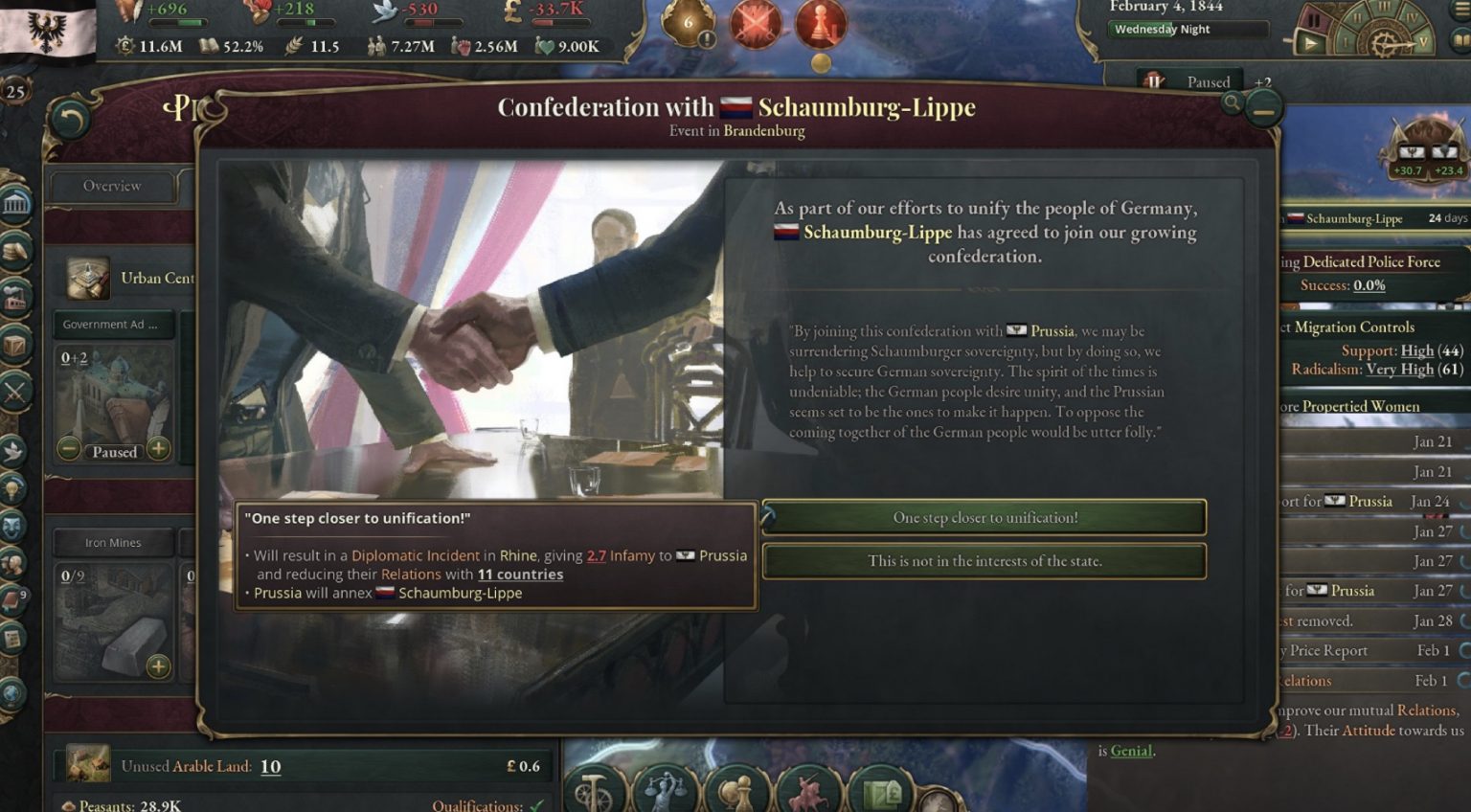Image resolution: width=1471 pixels, height=812 pixels.
Task: Select the Military lens with cavalry icon
Action: tap(807, 788)
